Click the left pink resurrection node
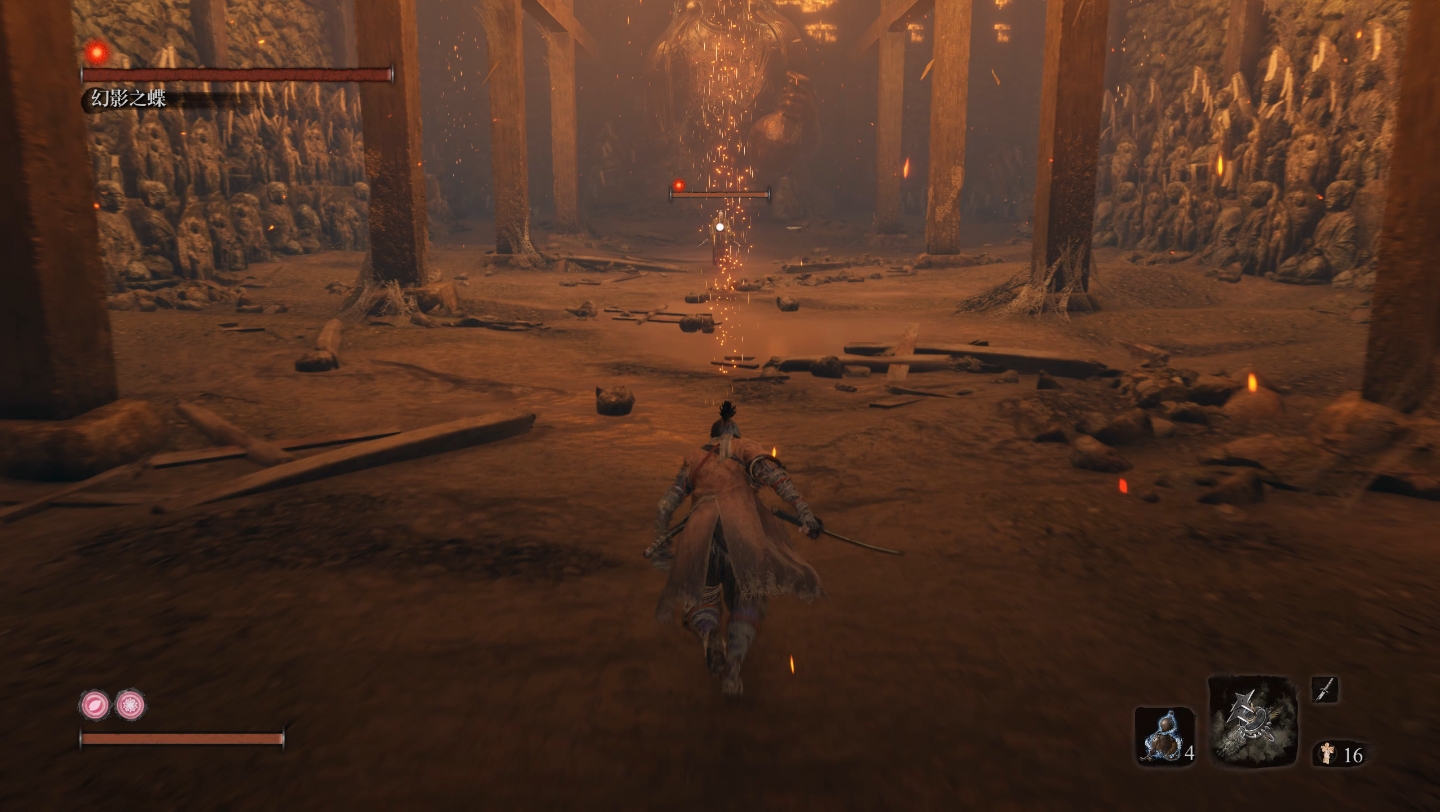The height and width of the screenshot is (812, 1440). click(x=94, y=705)
